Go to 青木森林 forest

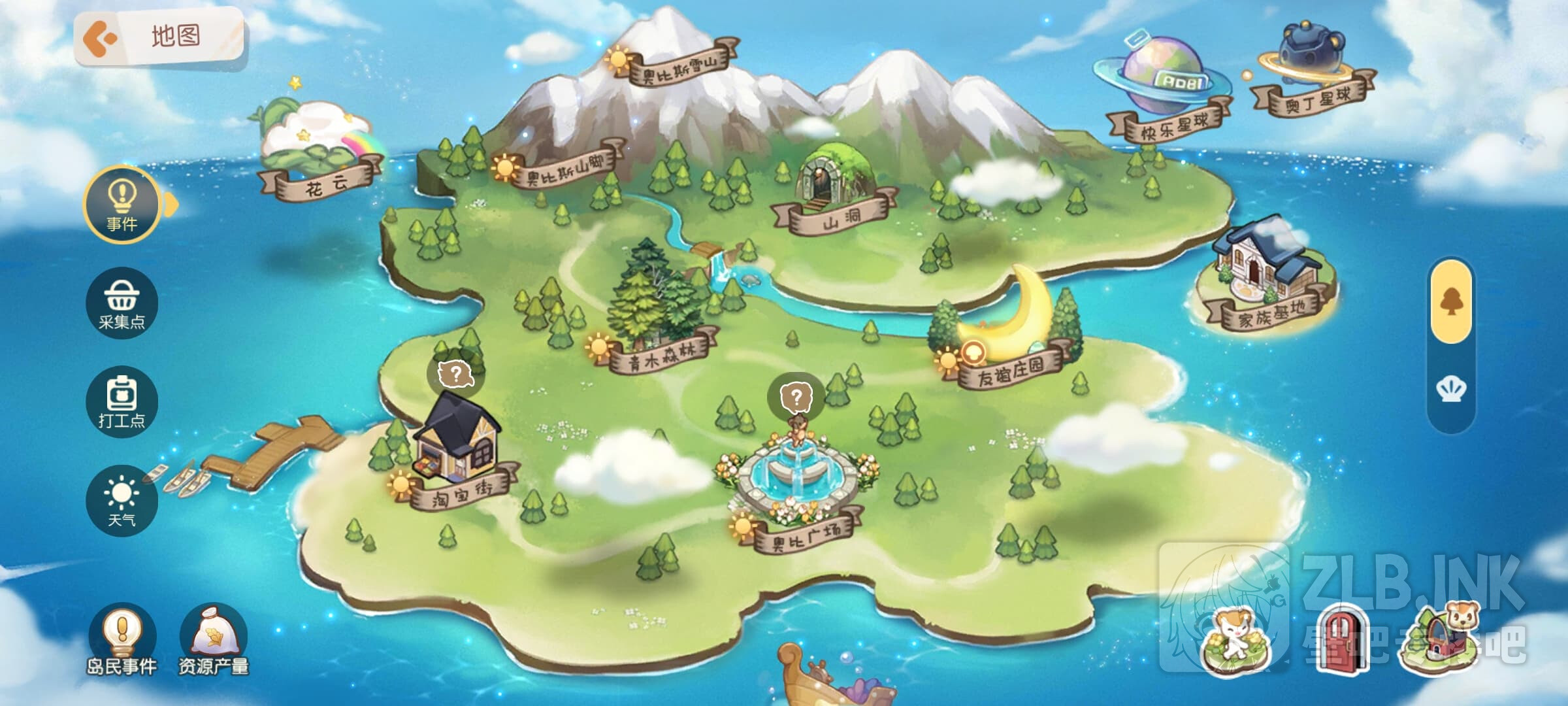661,354
